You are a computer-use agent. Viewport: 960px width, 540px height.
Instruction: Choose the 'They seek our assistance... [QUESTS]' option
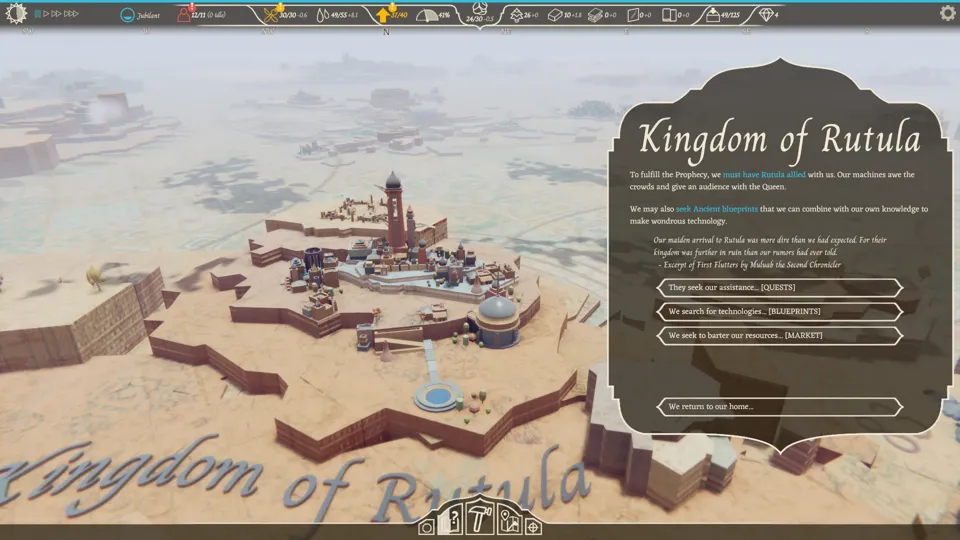(779, 288)
